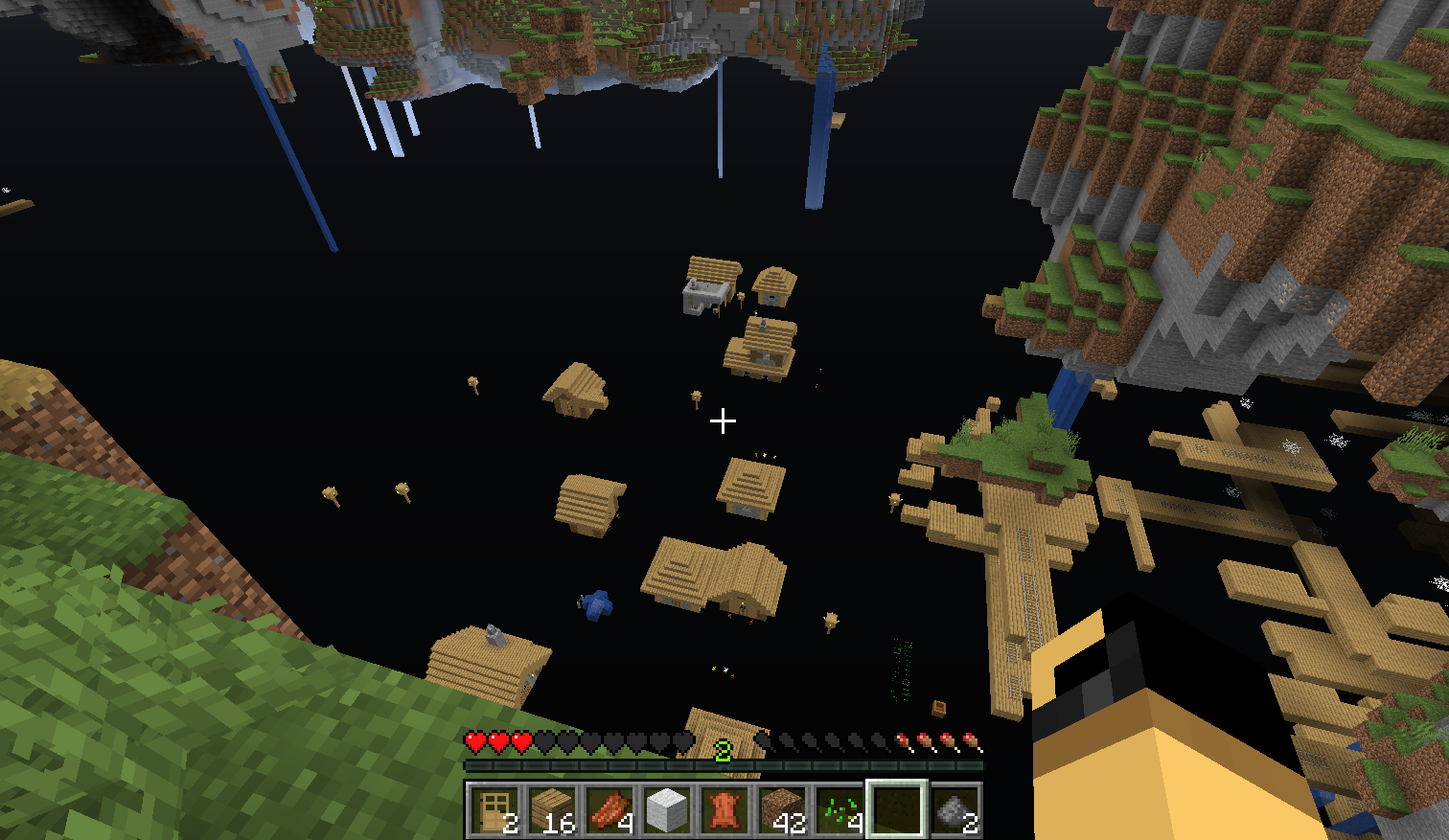The width and height of the screenshot is (1449, 840).
Task: Select the leather hide hotbar slot
Action: click(x=724, y=810)
